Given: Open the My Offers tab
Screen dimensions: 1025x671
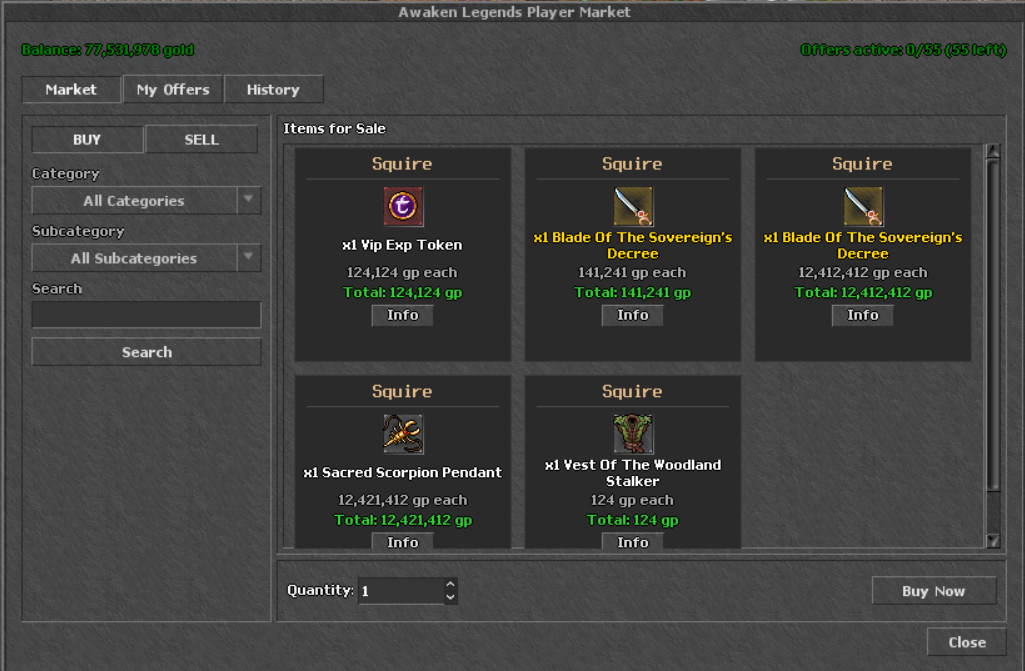Looking at the screenshot, I should point(173,89).
